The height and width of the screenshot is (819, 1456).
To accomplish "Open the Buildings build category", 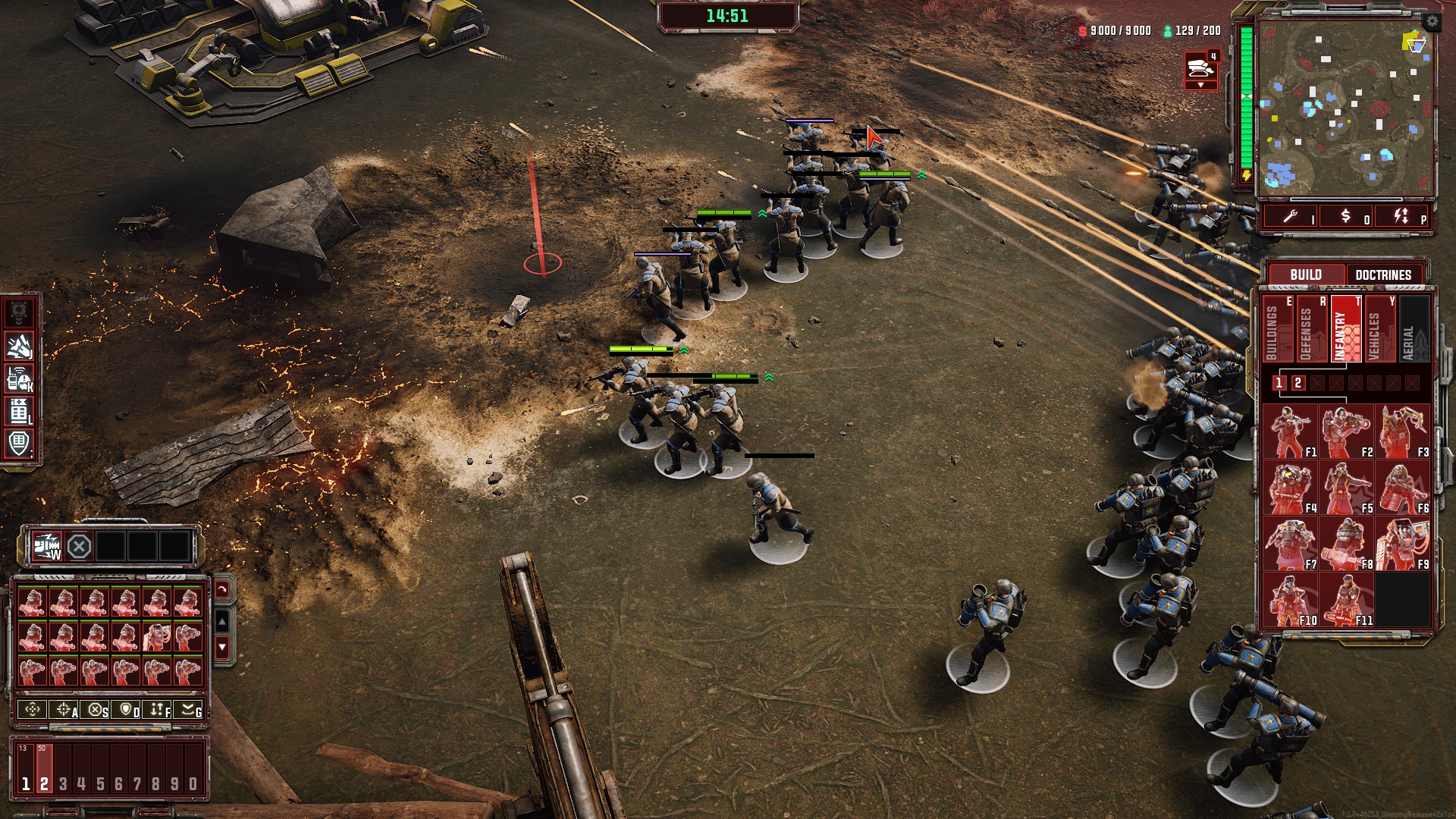I will click(1276, 328).
